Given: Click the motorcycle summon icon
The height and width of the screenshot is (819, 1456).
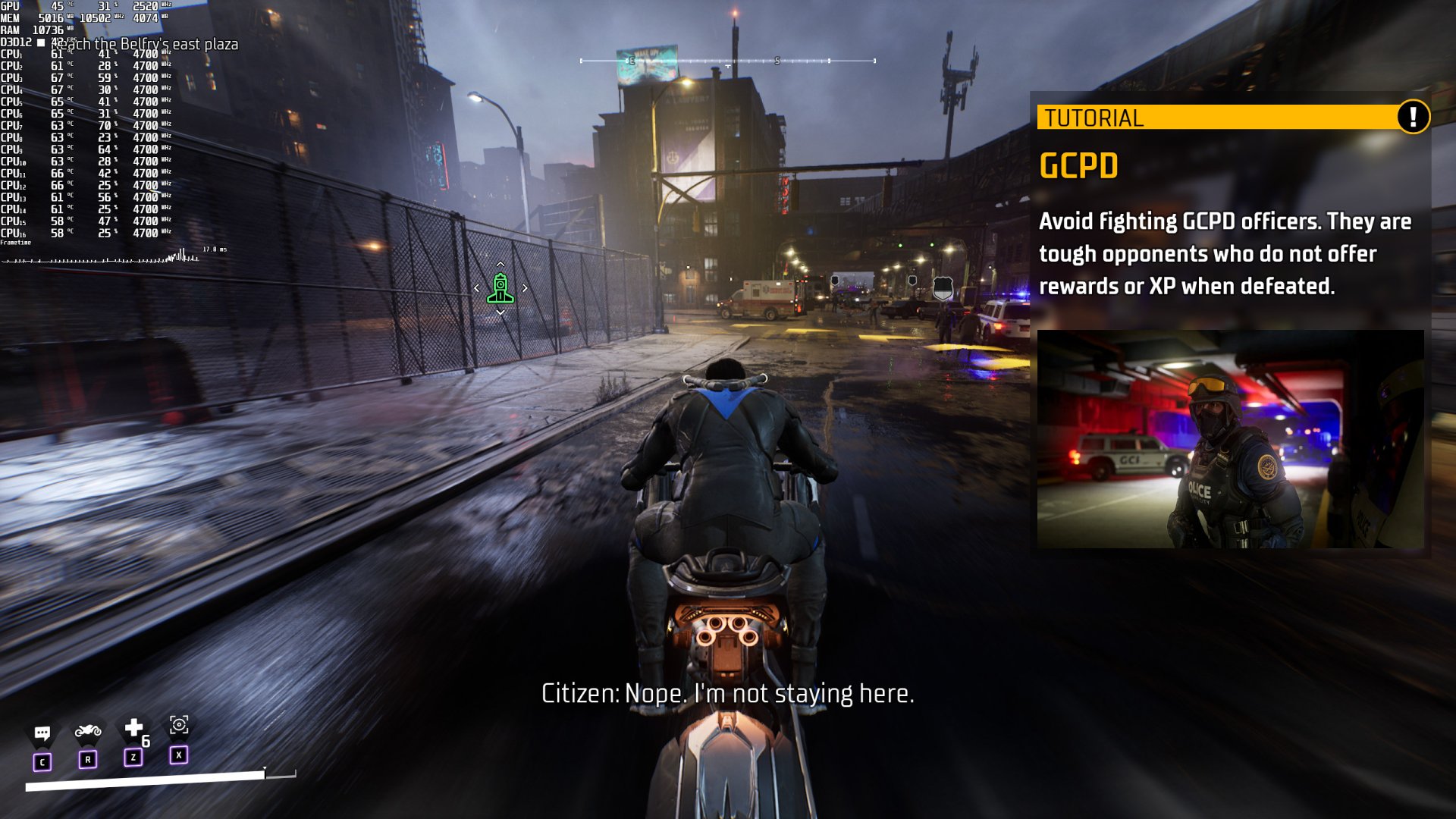Looking at the screenshot, I should pyautogui.click(x=89, y=730).
